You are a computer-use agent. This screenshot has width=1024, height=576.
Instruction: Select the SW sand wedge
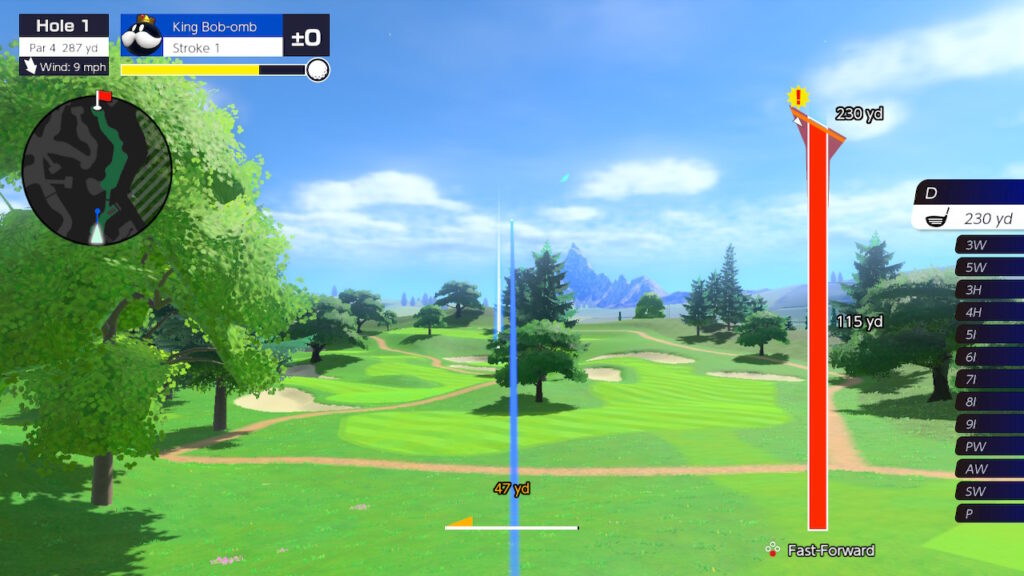pyautogui.click(x=988, y=491)
